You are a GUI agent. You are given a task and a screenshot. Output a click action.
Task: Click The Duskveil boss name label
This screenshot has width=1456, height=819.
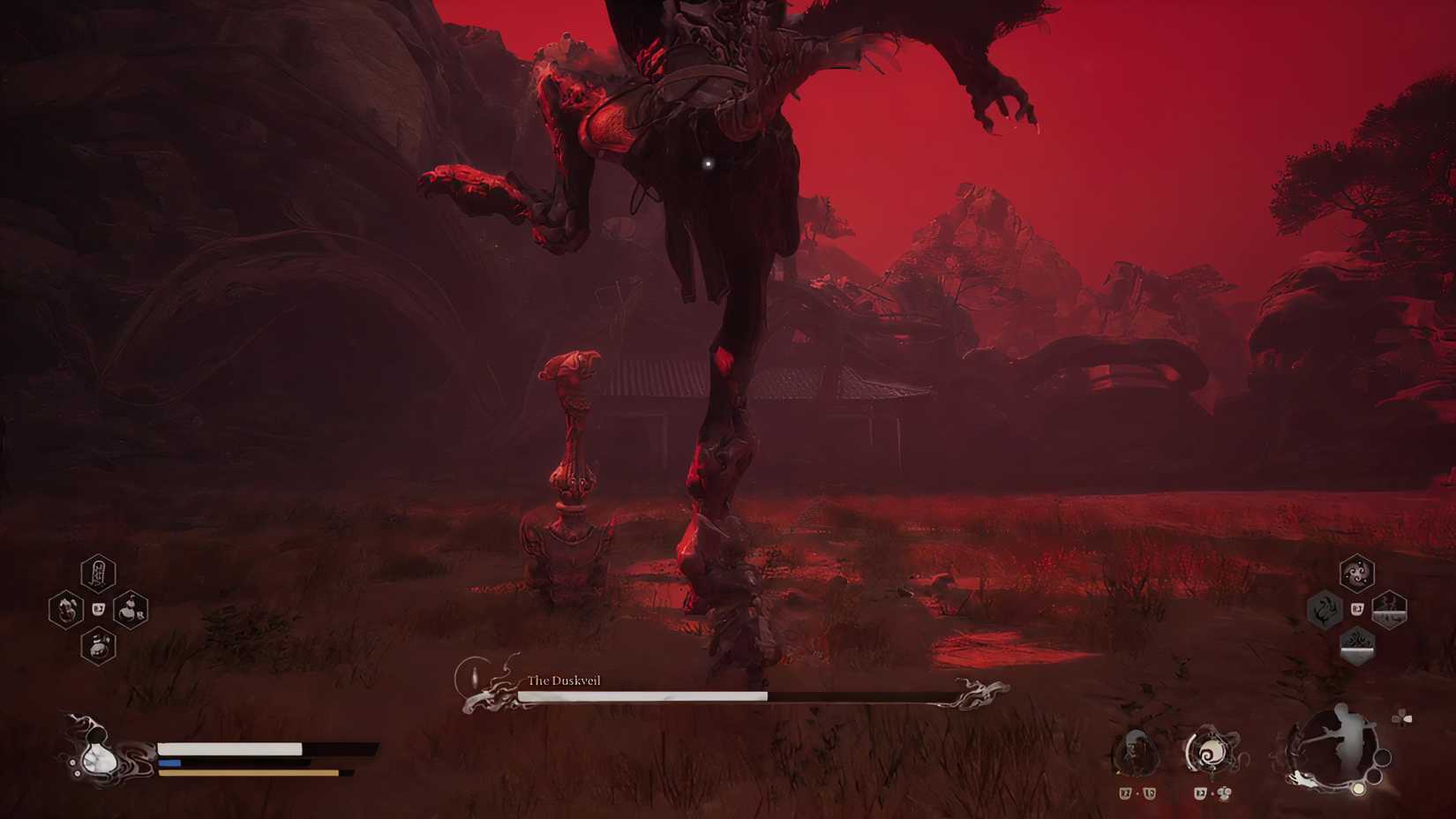pos(563,681)
